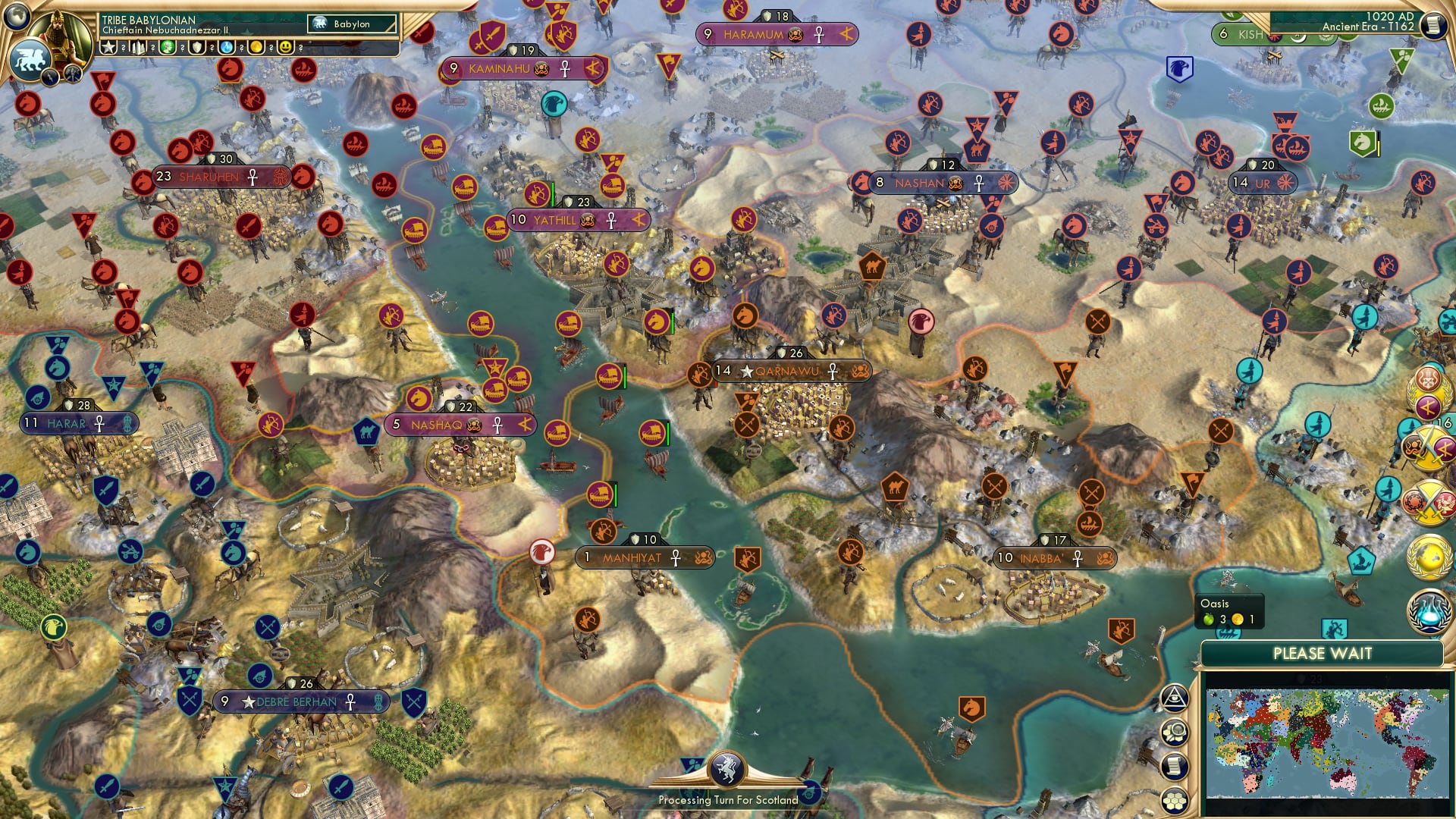Click the happiness smiley icon in the status bar

click(x=286, y=47)
